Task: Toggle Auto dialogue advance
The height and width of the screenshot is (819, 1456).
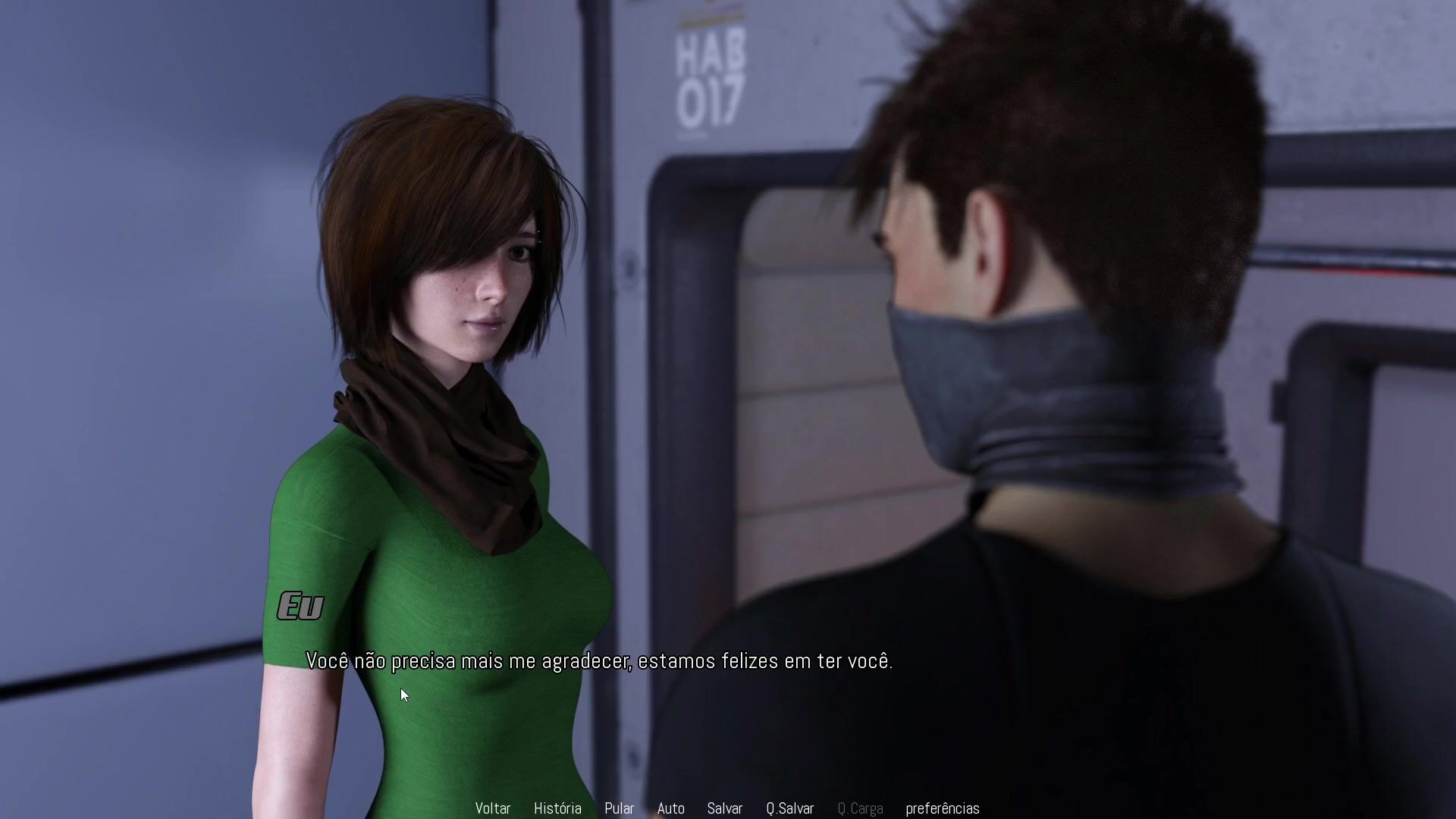Action: pyautogui.click(x=670, y=808)
